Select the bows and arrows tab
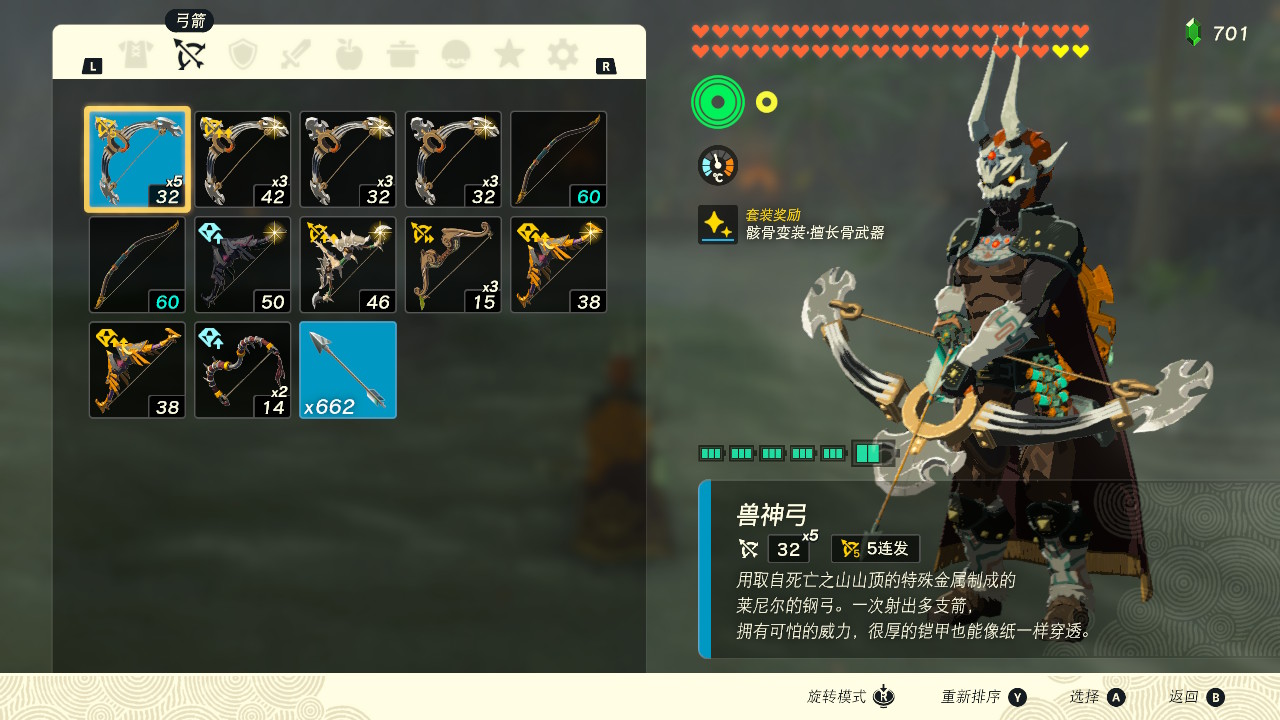 pyautogui.click(x=189, y=54)
